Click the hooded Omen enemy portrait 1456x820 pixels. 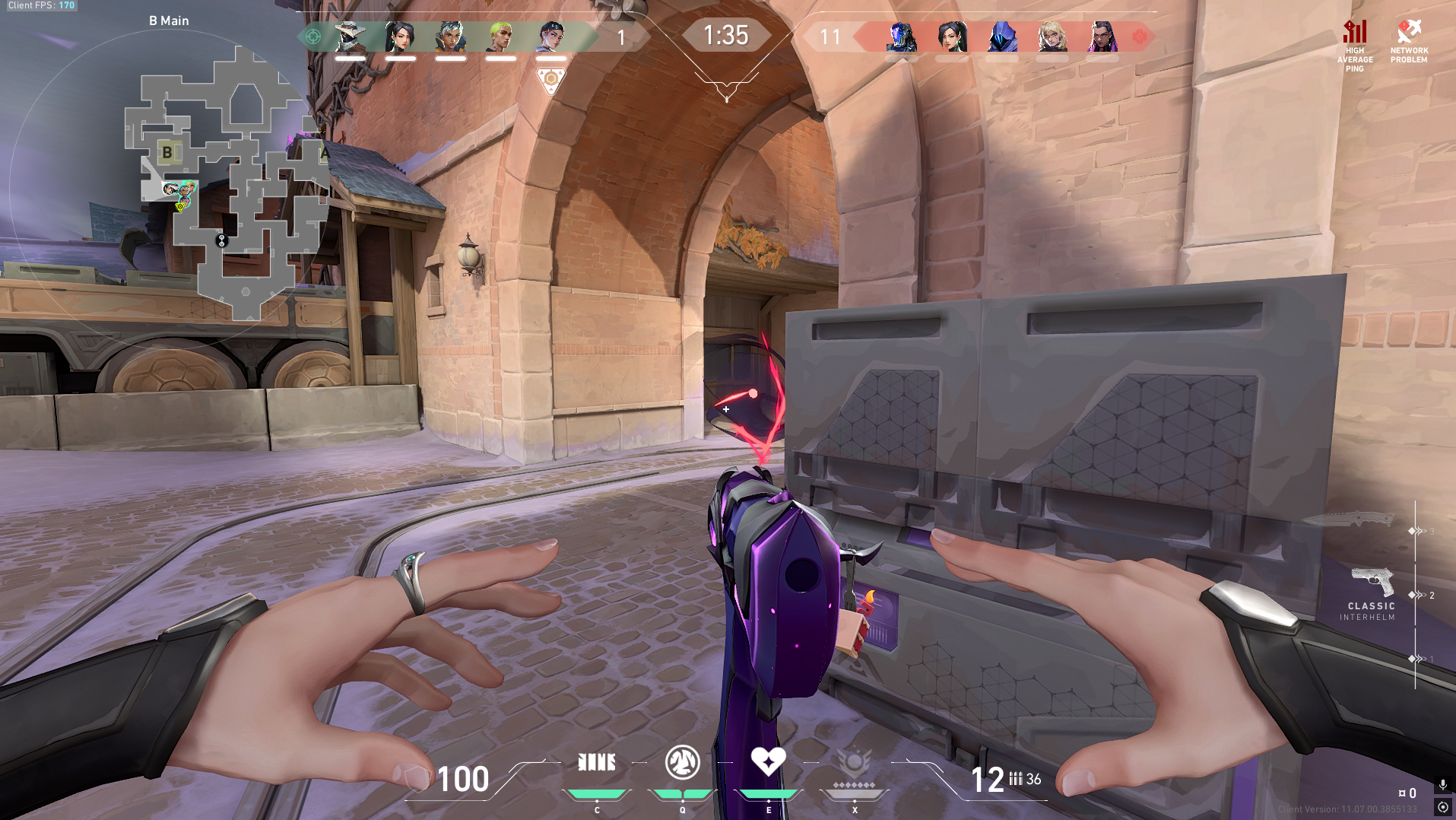[1002, 37]
